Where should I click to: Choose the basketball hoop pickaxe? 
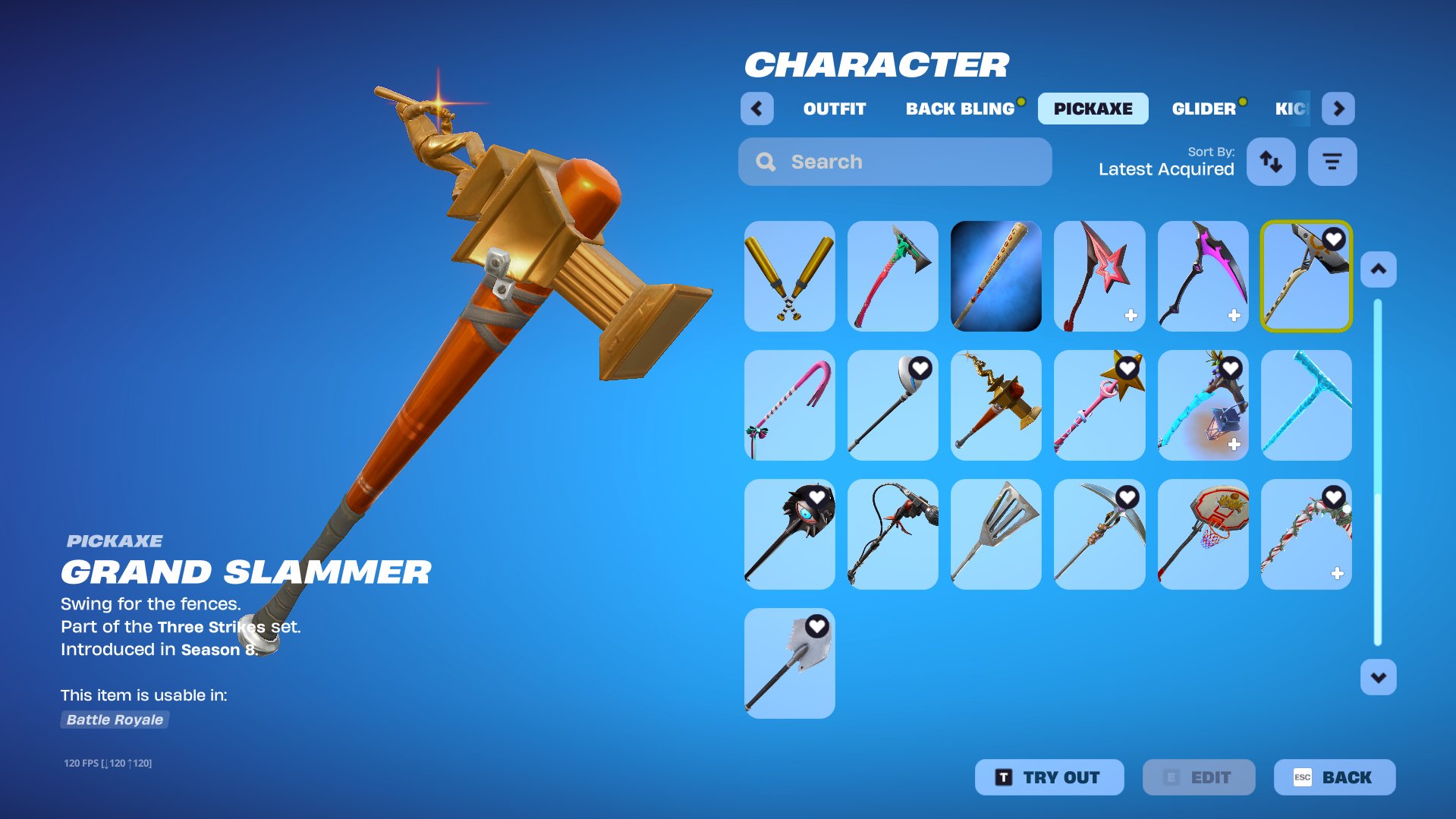click(x=1203, y=534)
